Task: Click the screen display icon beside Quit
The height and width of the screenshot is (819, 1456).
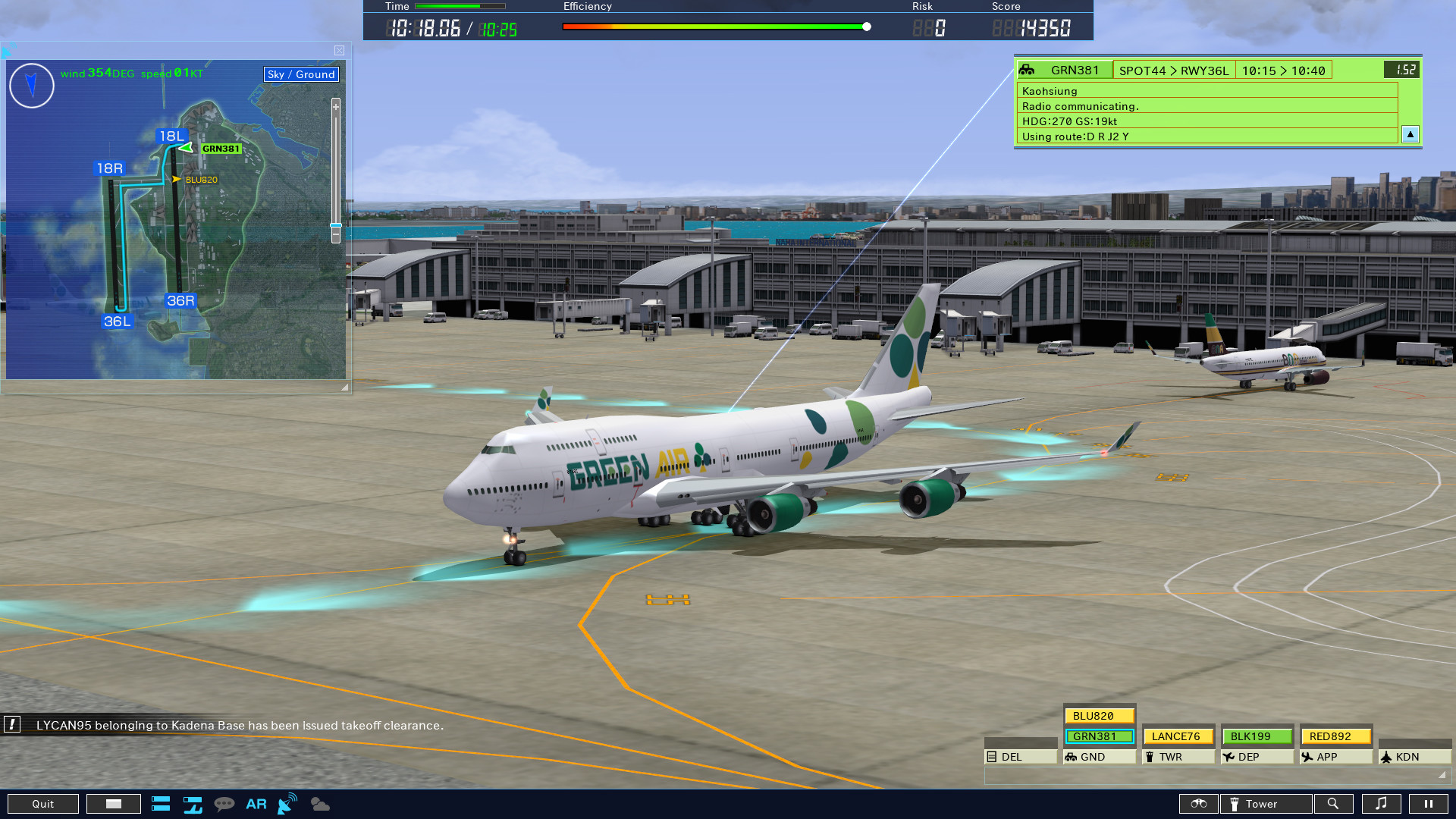Action: tap(113, 803)
